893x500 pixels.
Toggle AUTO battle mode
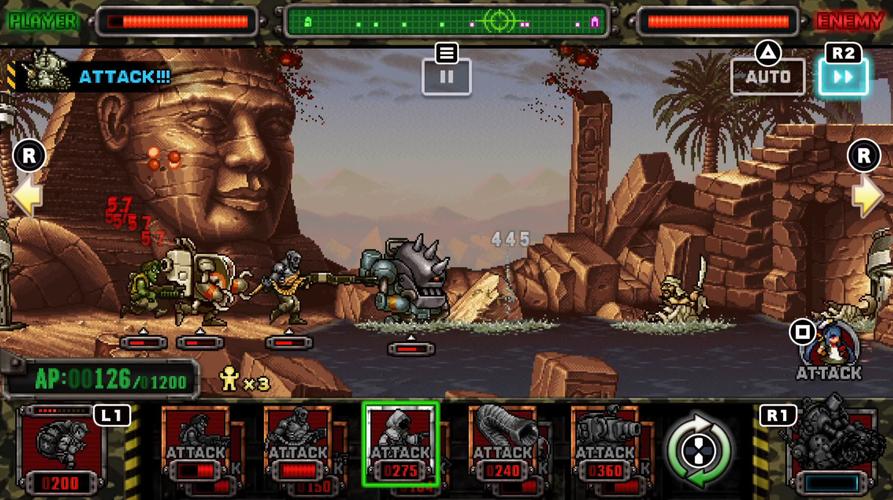tap(767, 76)
